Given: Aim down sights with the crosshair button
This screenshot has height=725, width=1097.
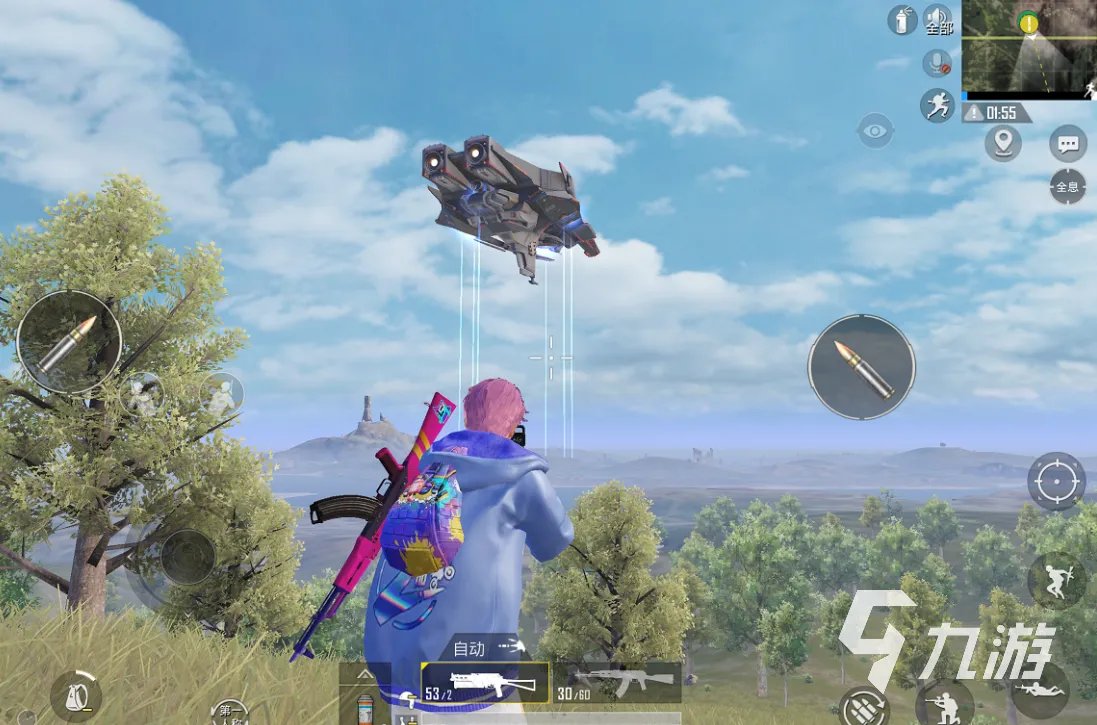Looking at the screenshot, I should click(1056, 481).
